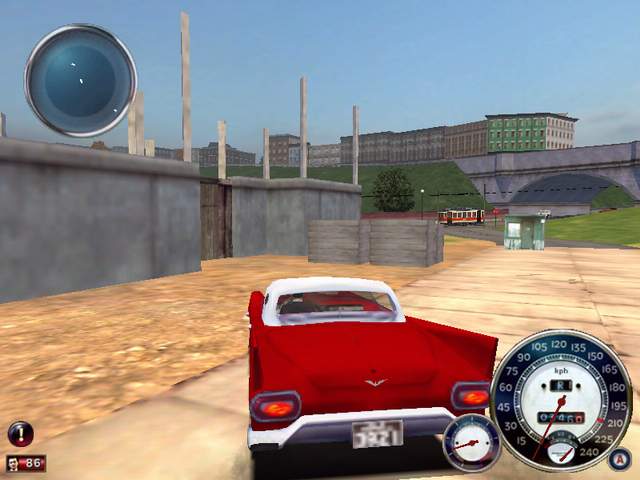Toggle the automatic gearbox A icon
Screen dimensions: 640x480
[x=619, y=459]
